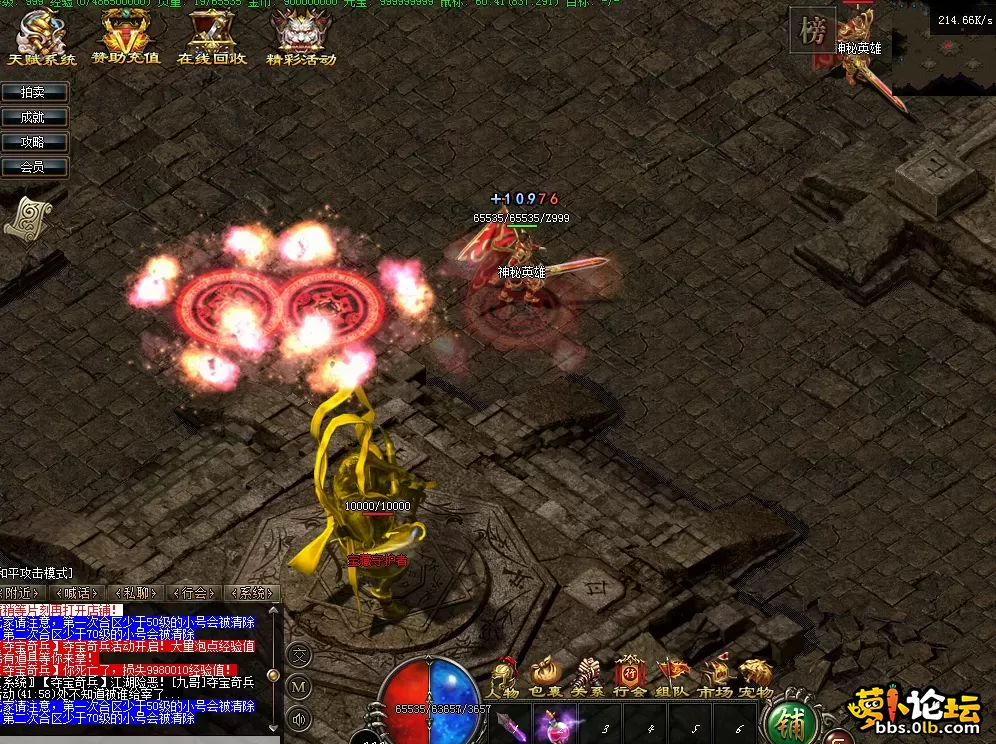Open the 市场 market menu
This screenshot has width=996, height=744.
click(714, 678)
